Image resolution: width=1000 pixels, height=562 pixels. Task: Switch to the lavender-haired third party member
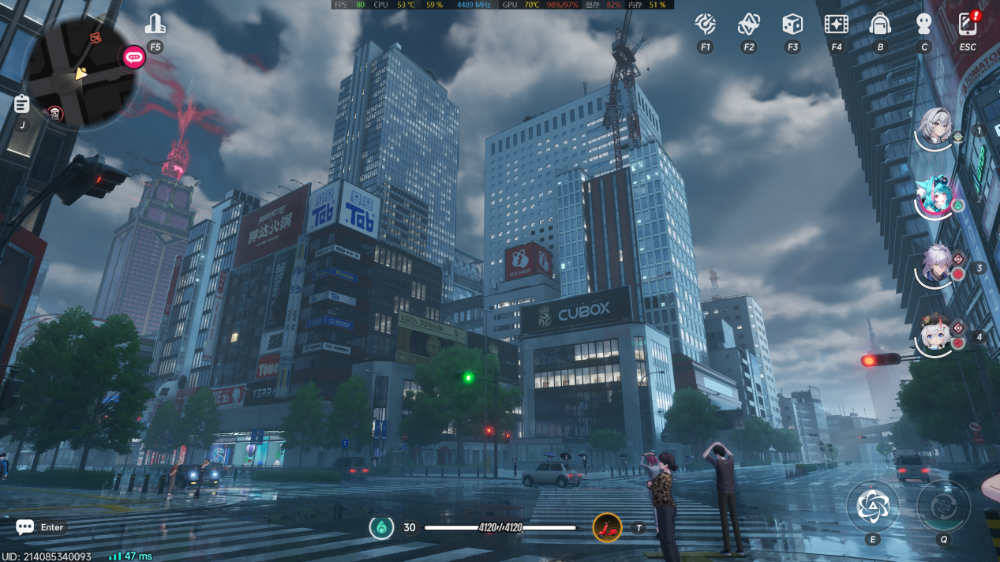[937, 266]
